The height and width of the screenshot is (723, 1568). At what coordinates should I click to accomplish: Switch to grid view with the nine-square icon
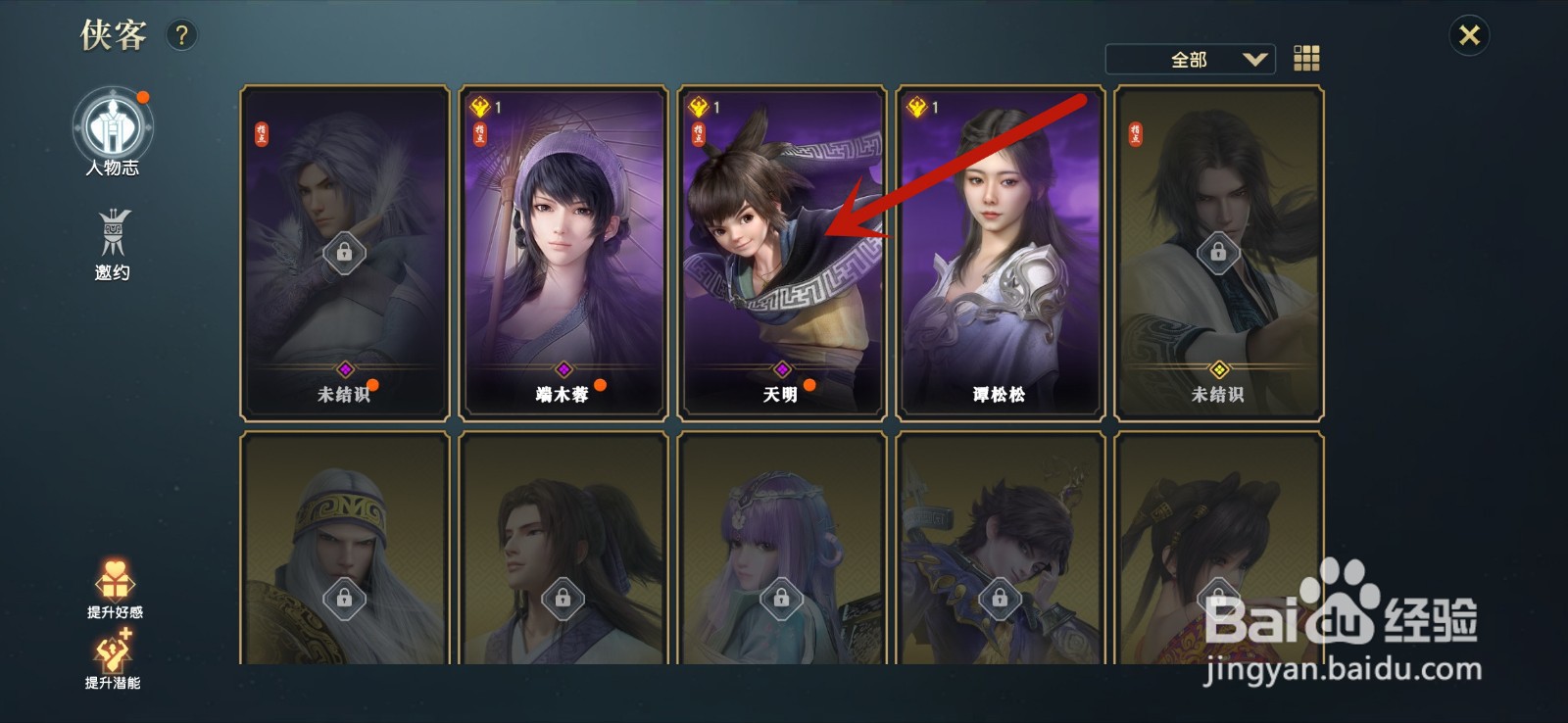1307,60
